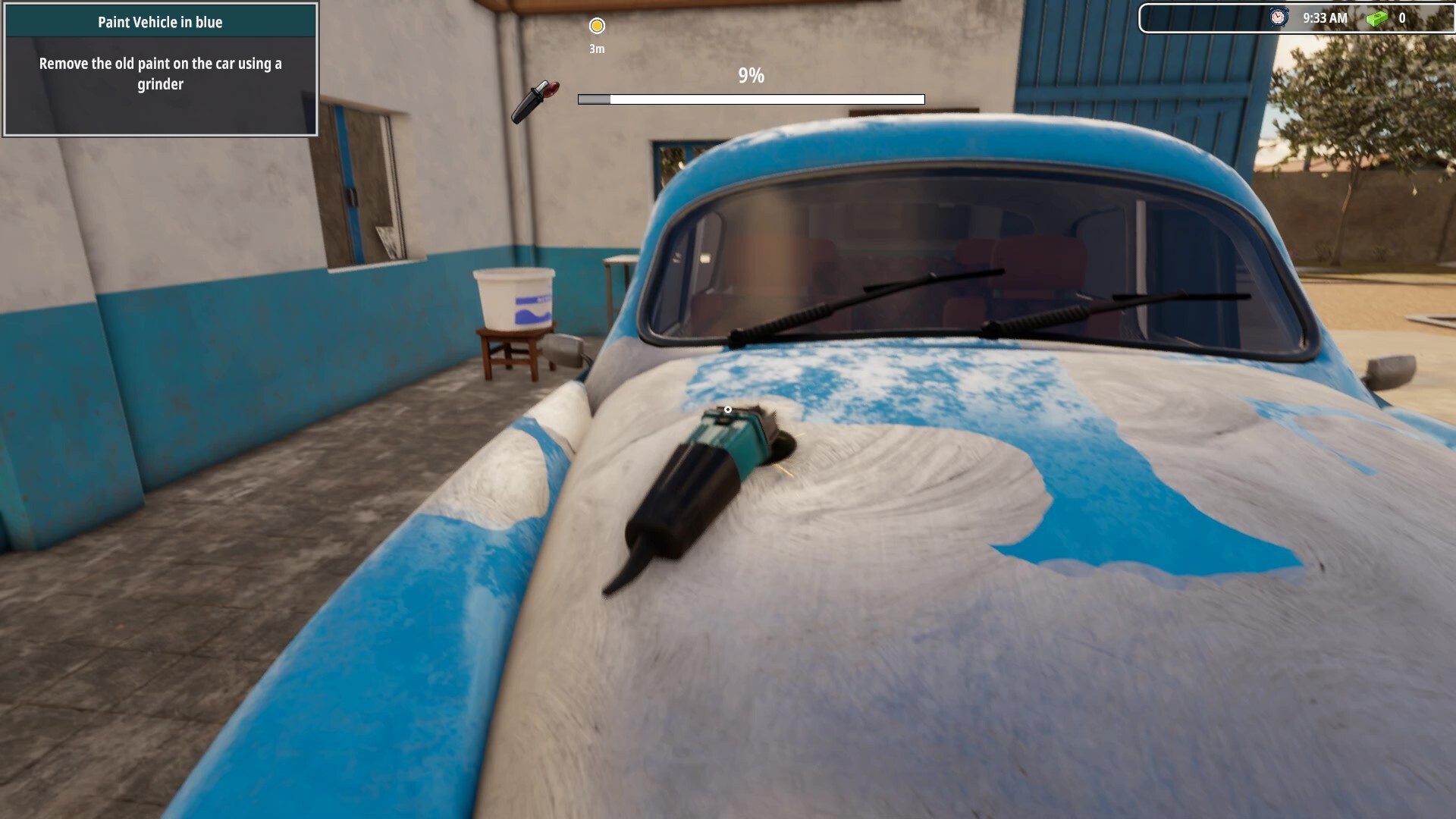Click the crosshair dot at screen center
1456x819 pixels.
[728, 408]
